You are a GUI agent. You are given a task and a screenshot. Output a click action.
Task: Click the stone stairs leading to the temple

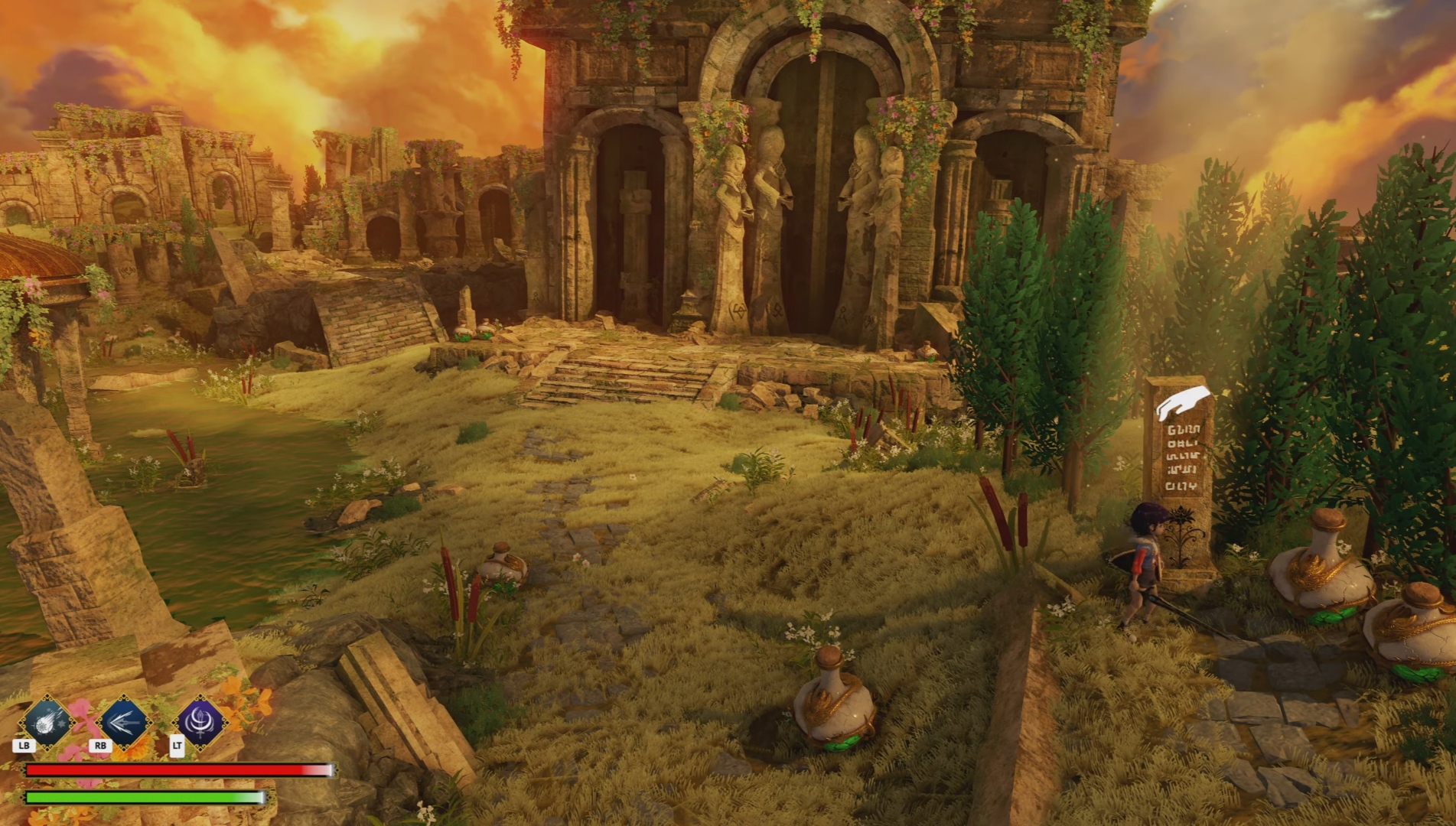[x=612, y=382]
